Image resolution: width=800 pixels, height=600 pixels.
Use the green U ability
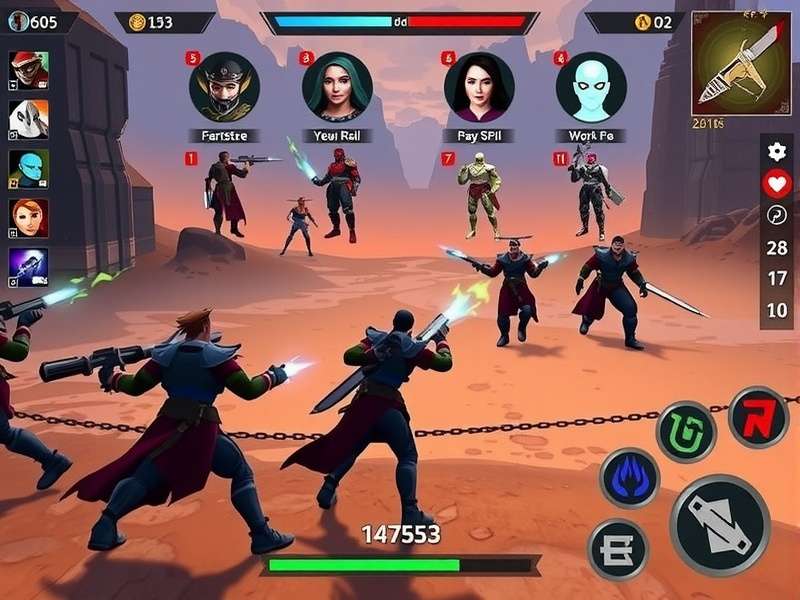(686, 432)
